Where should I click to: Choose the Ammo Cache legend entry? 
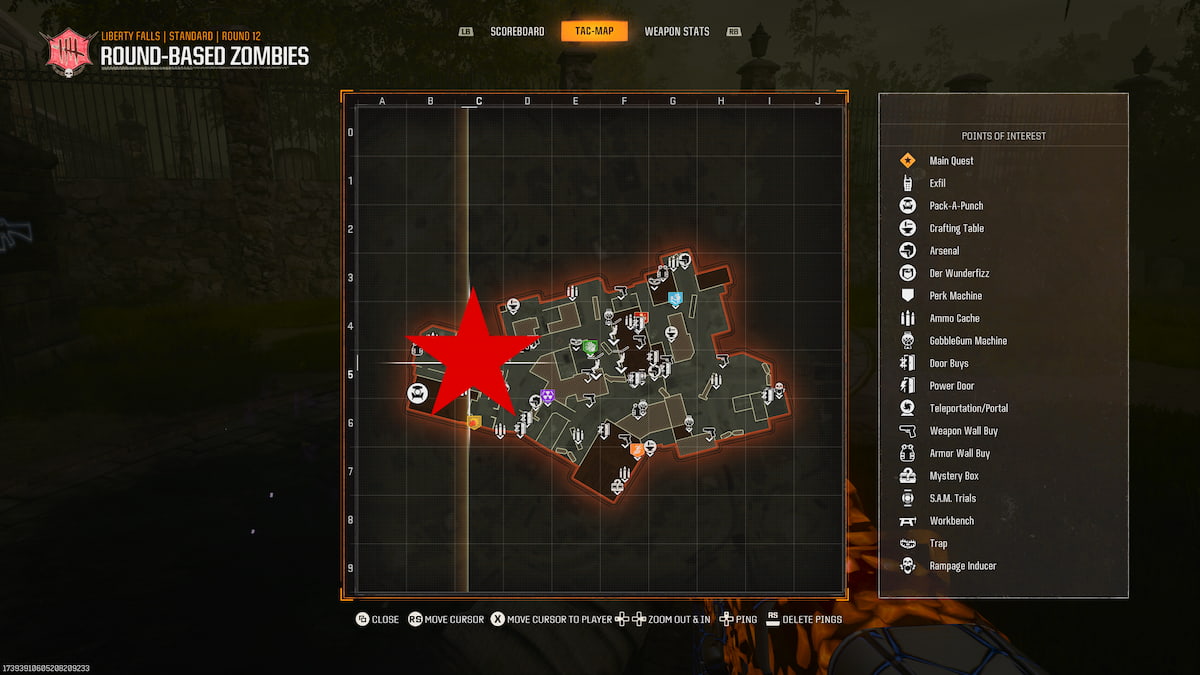[x=954, y=318]
